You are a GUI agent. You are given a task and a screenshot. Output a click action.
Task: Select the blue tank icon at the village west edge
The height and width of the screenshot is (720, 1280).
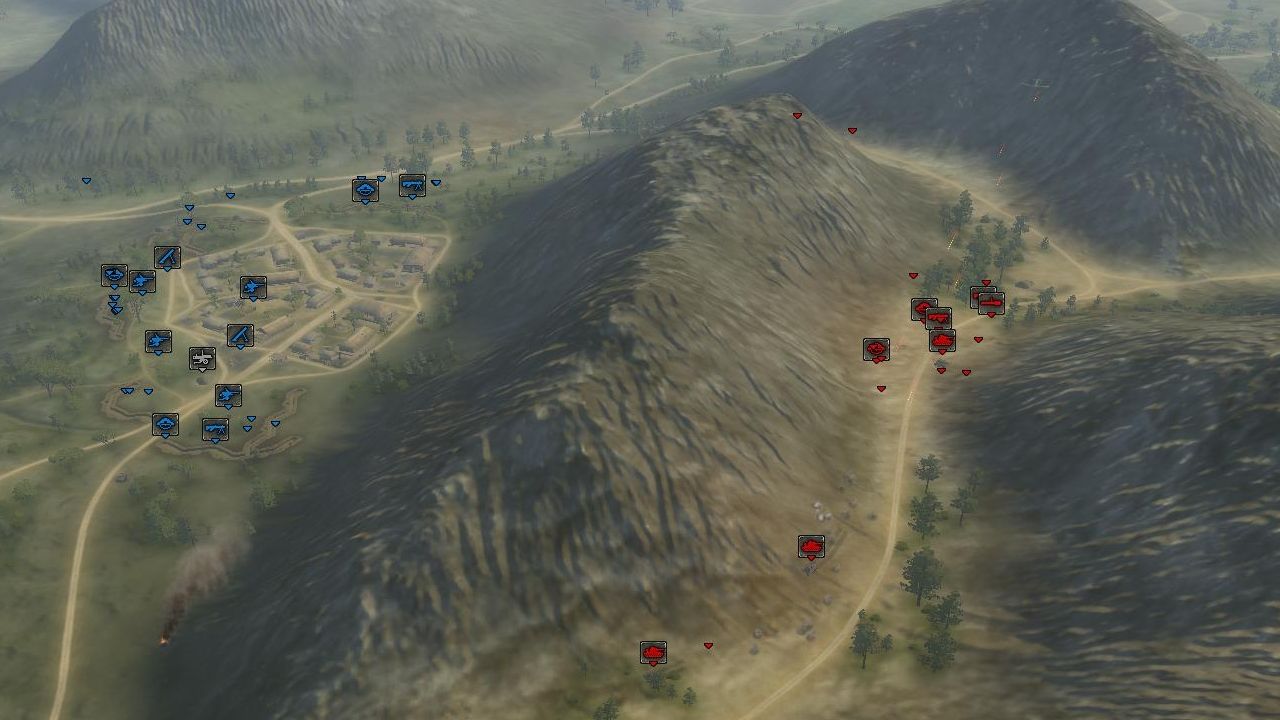pyautogui.click(x=114, y=276)
